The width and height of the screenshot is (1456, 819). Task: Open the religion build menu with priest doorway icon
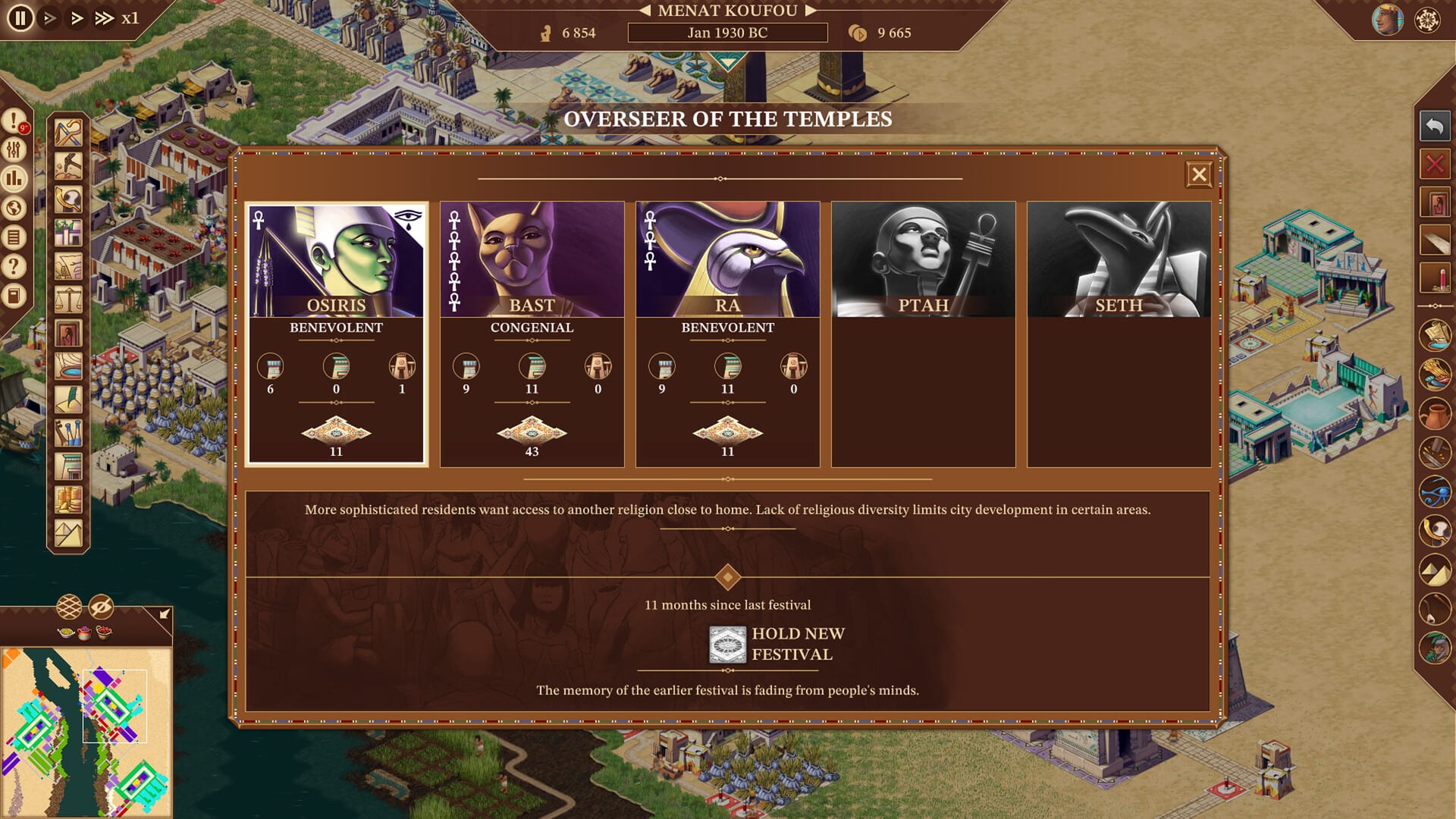coord(67,331)
